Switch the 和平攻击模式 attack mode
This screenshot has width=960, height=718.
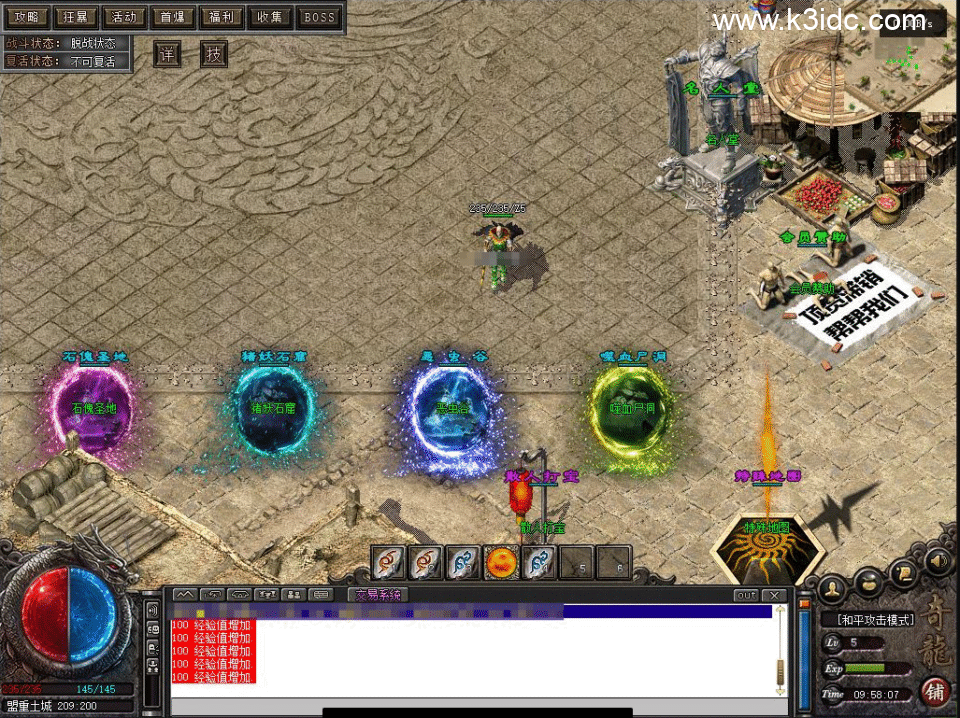pyautogui.click(x=876, y=620)
